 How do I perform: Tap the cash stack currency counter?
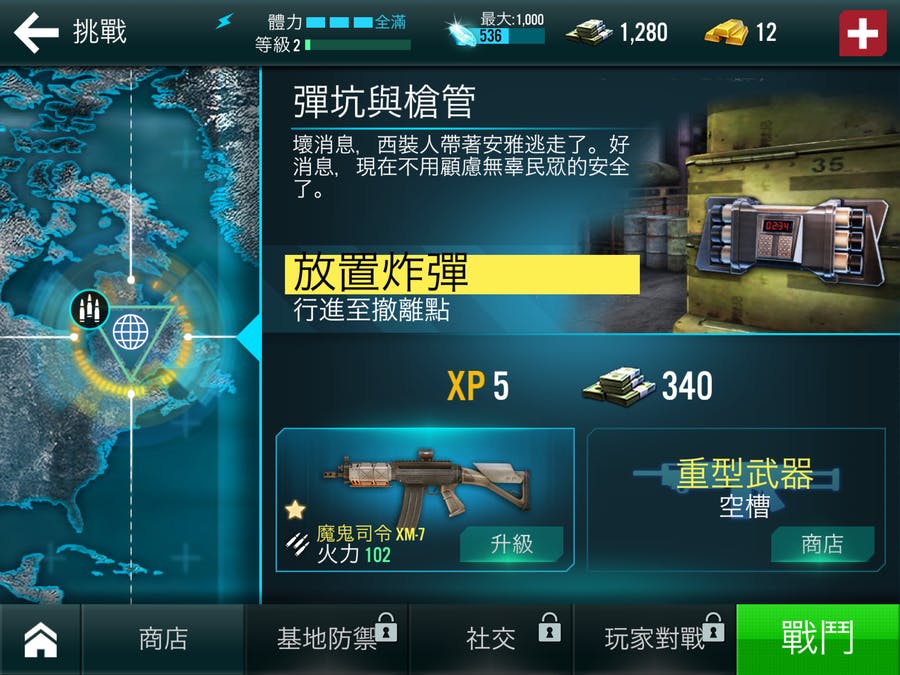[x=616, y=32]
